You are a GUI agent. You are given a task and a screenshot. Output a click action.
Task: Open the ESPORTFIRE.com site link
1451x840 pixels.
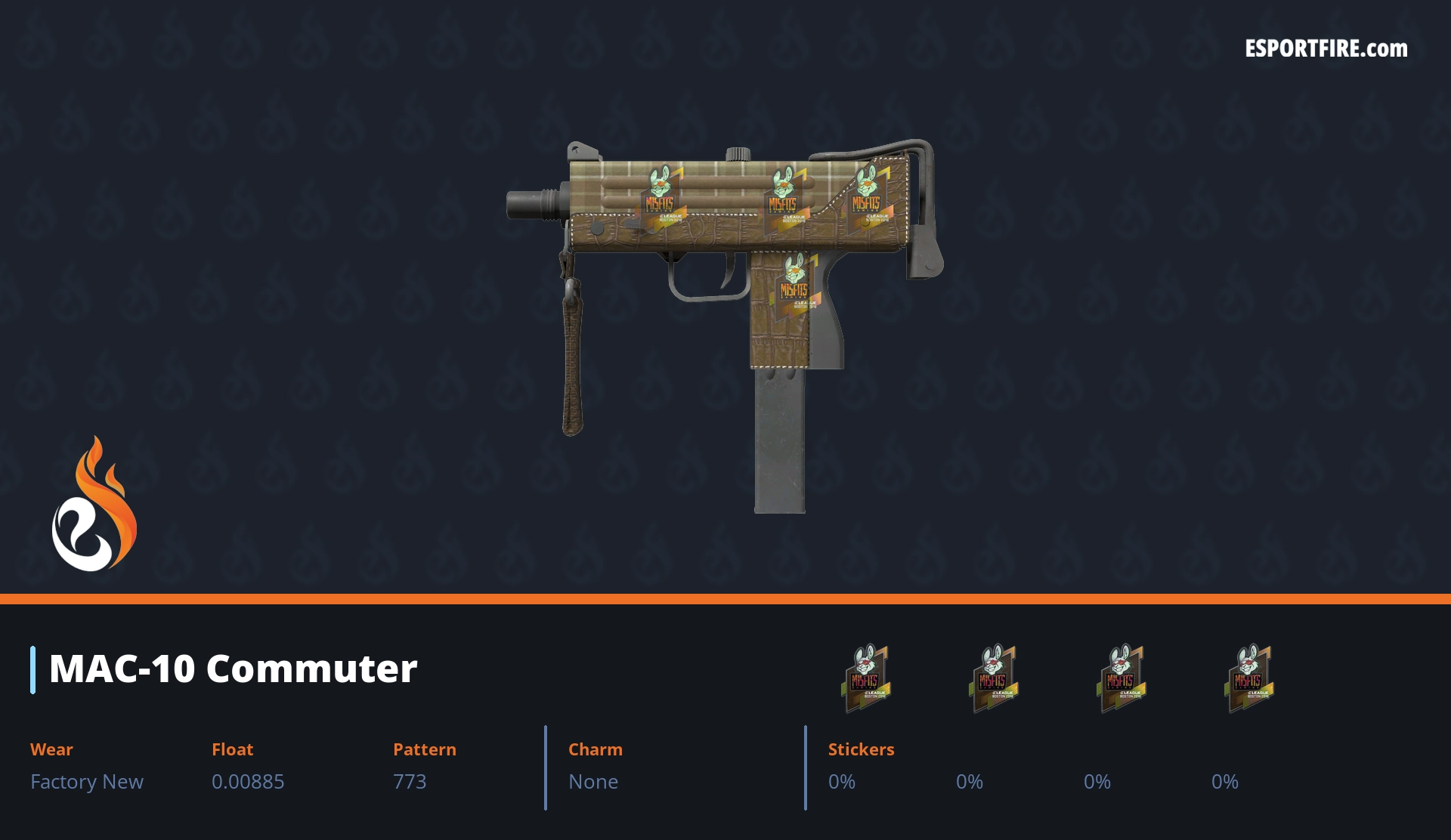point(1326,49)
